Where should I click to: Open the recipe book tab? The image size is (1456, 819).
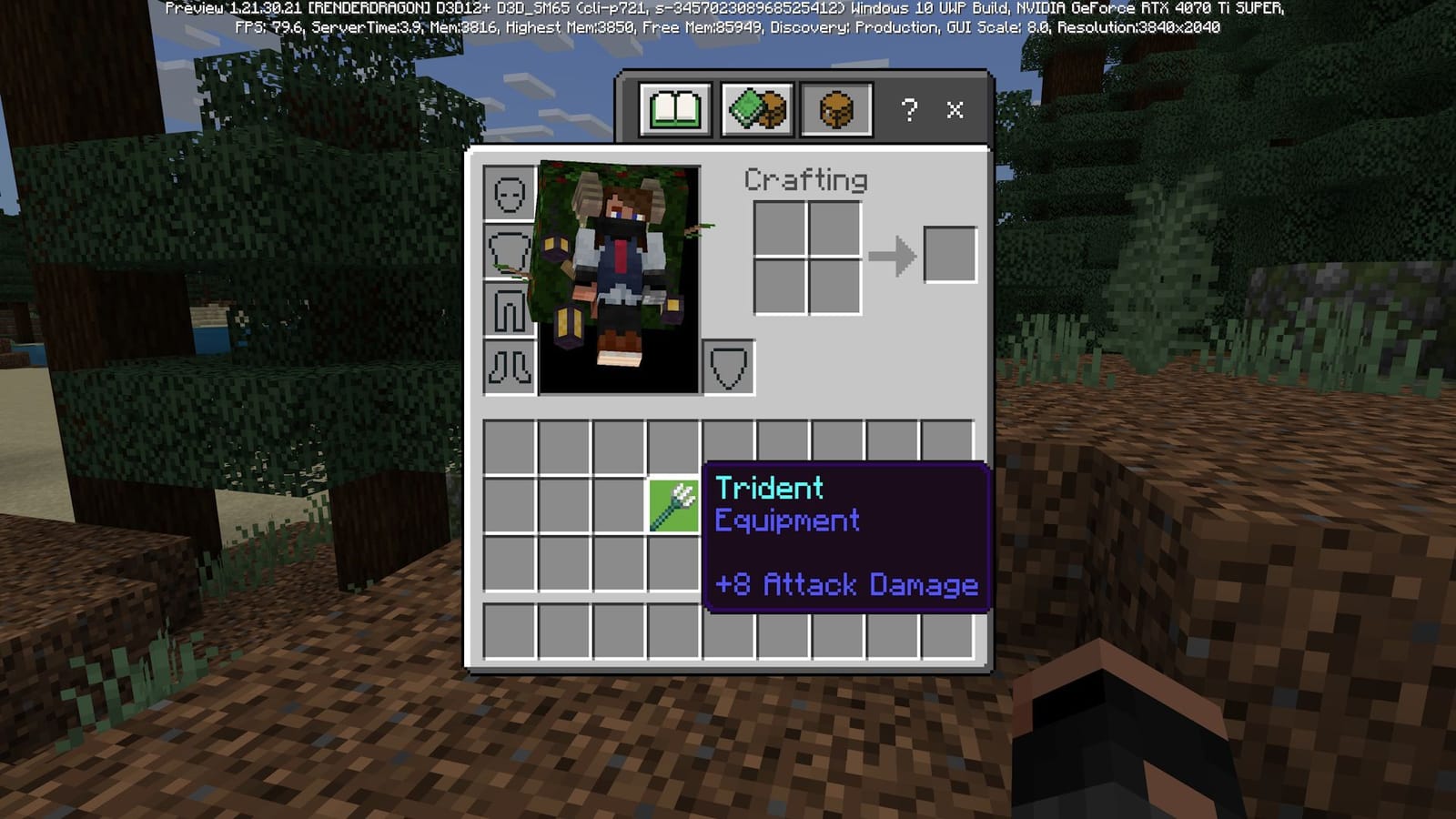[x=674, y=109]
